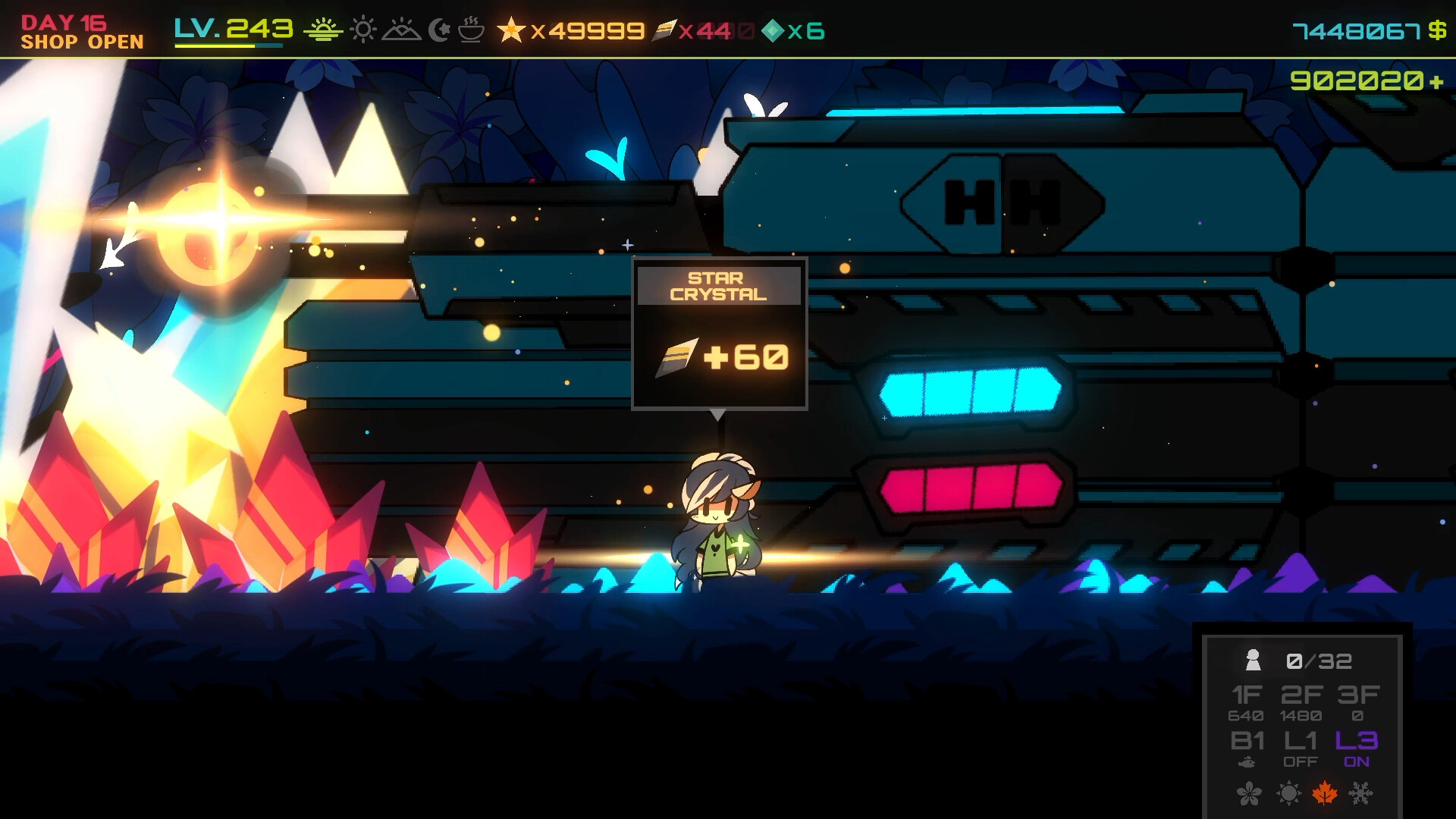Choose the summer sun season icon
Viewport: 1456px width, 819px height.
(x=1288, y=794)
